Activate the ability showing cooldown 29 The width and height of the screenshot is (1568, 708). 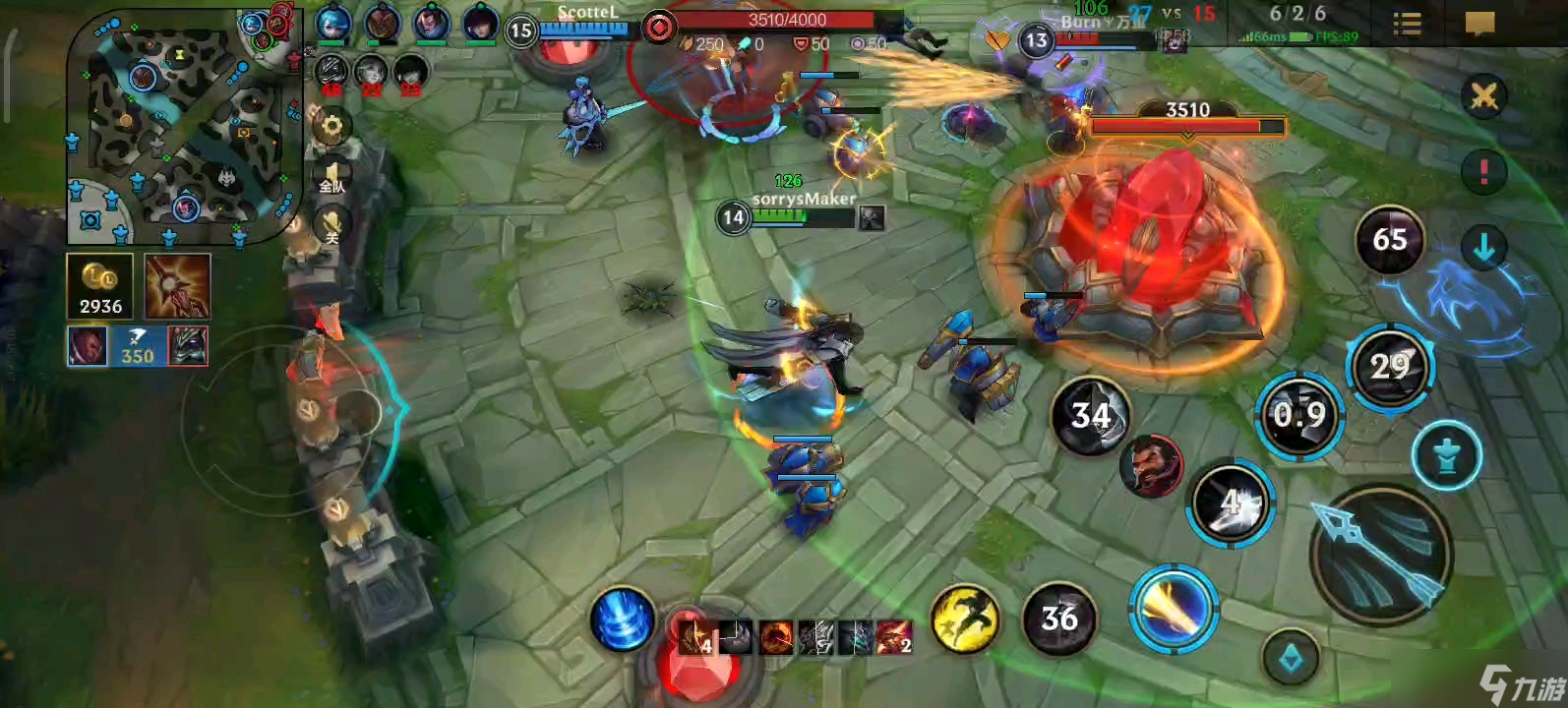[1390, 368]
